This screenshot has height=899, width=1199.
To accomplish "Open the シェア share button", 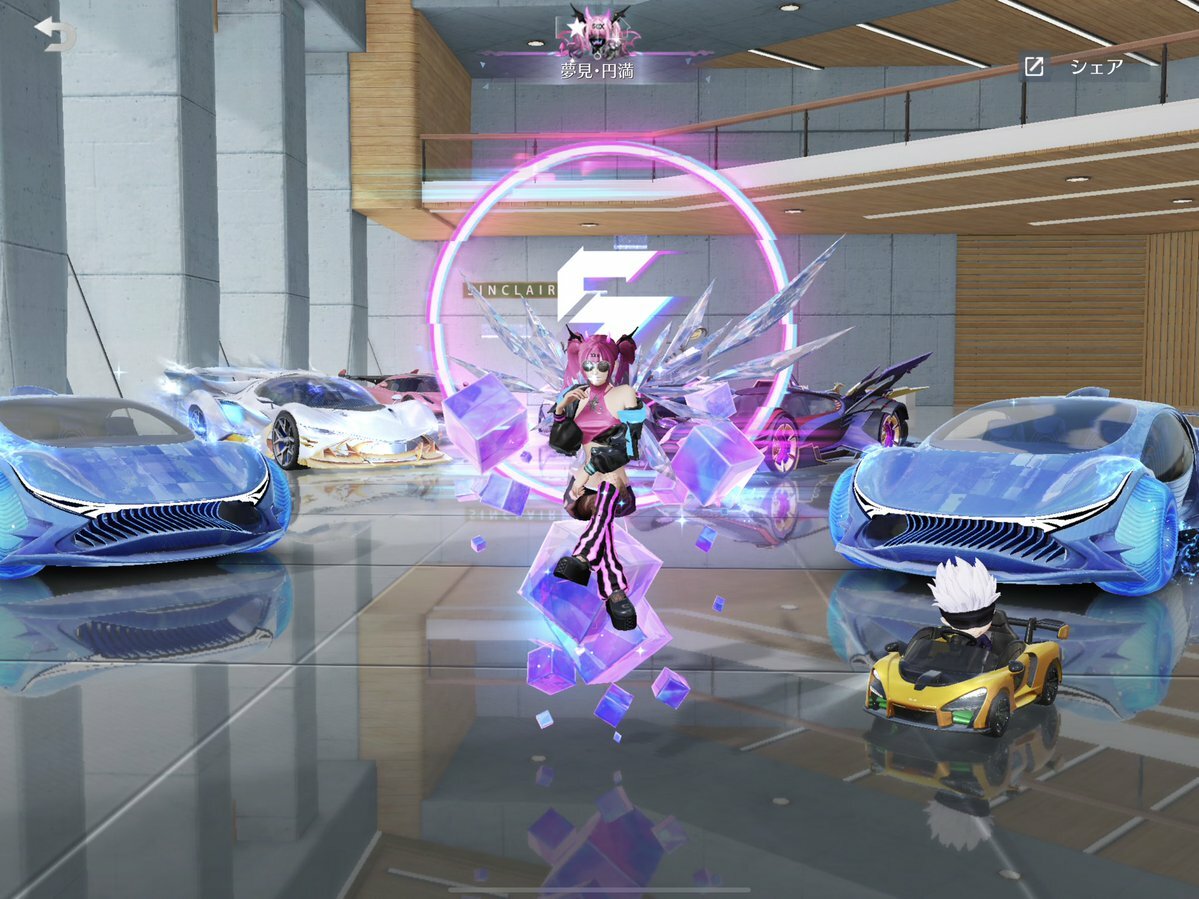I will tap(1072, 67).
